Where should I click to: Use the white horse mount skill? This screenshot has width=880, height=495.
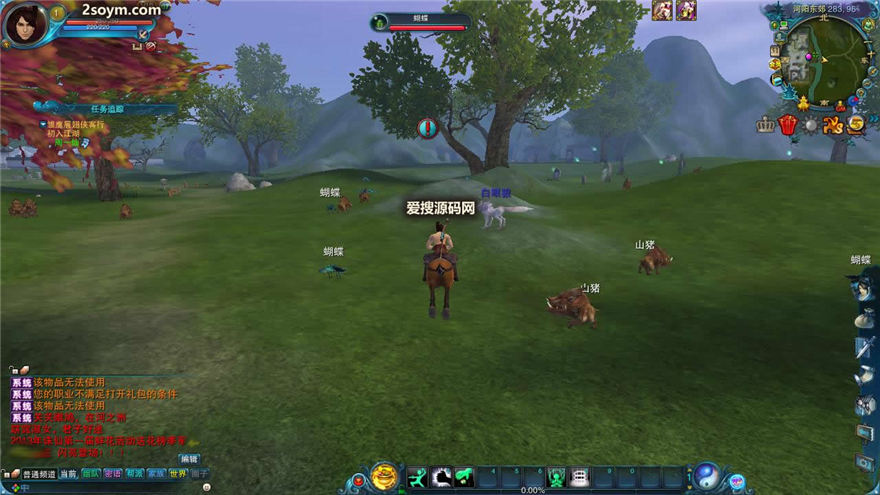[441, 478]
